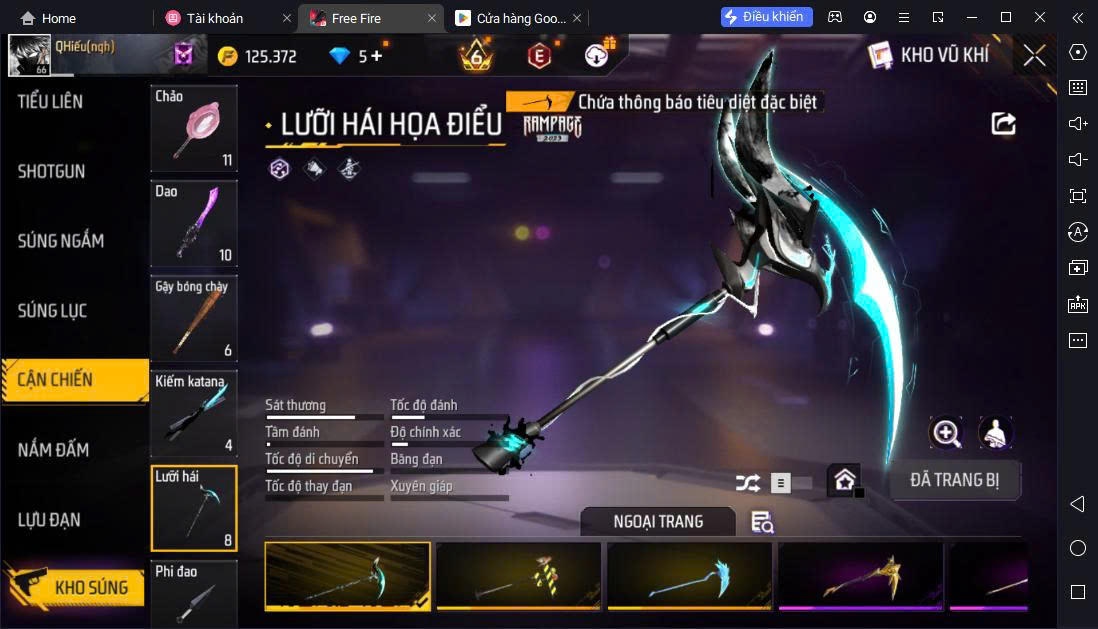This screenshot has width=1098, height=629.
Task: Toggle the random skin shuffle icon
Action: point(747,483)
